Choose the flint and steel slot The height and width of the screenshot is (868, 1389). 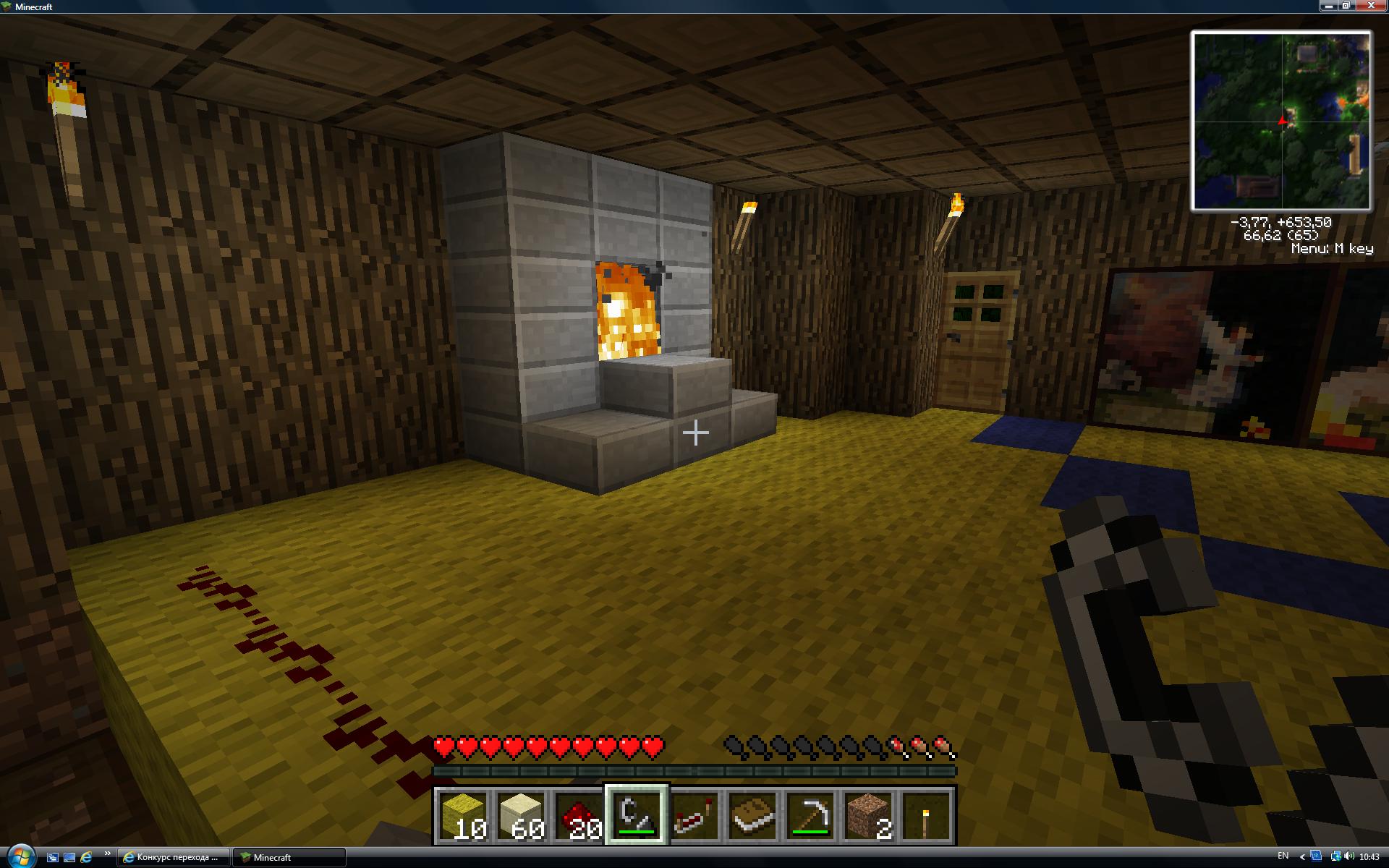(637, 815)
